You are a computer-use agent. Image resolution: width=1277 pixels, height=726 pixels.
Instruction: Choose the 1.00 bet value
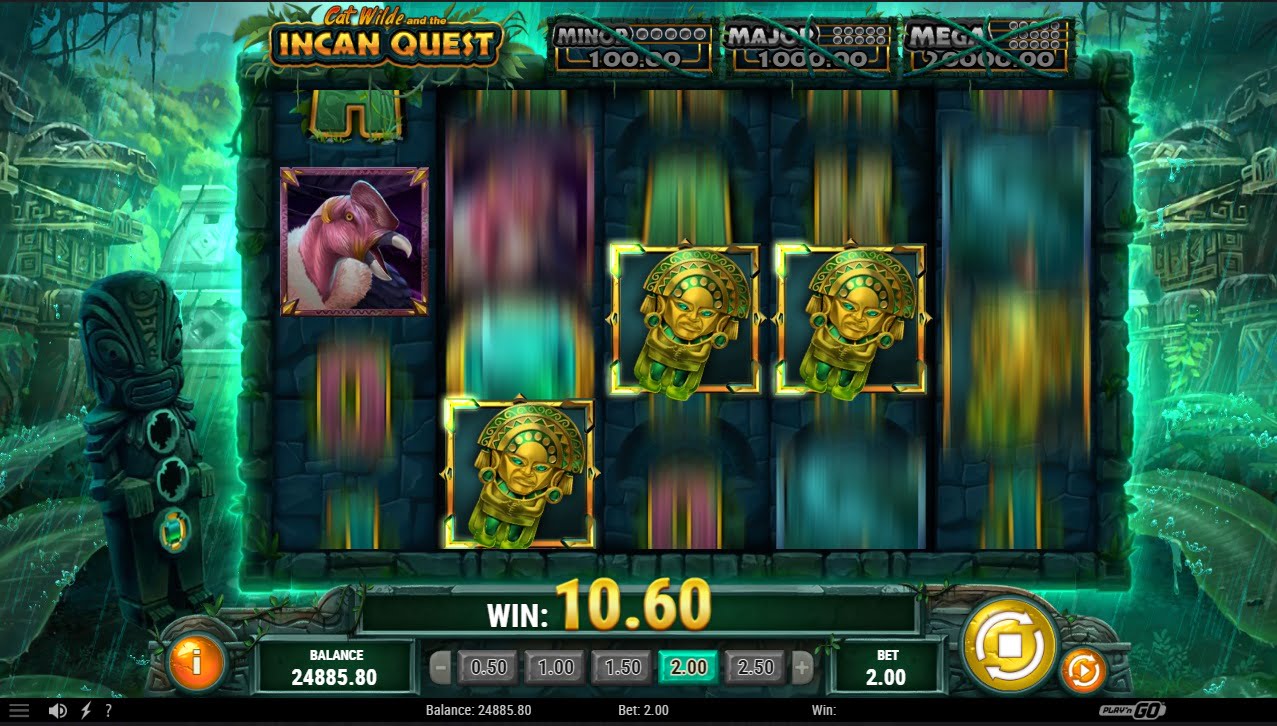click(x=556, y=667)
